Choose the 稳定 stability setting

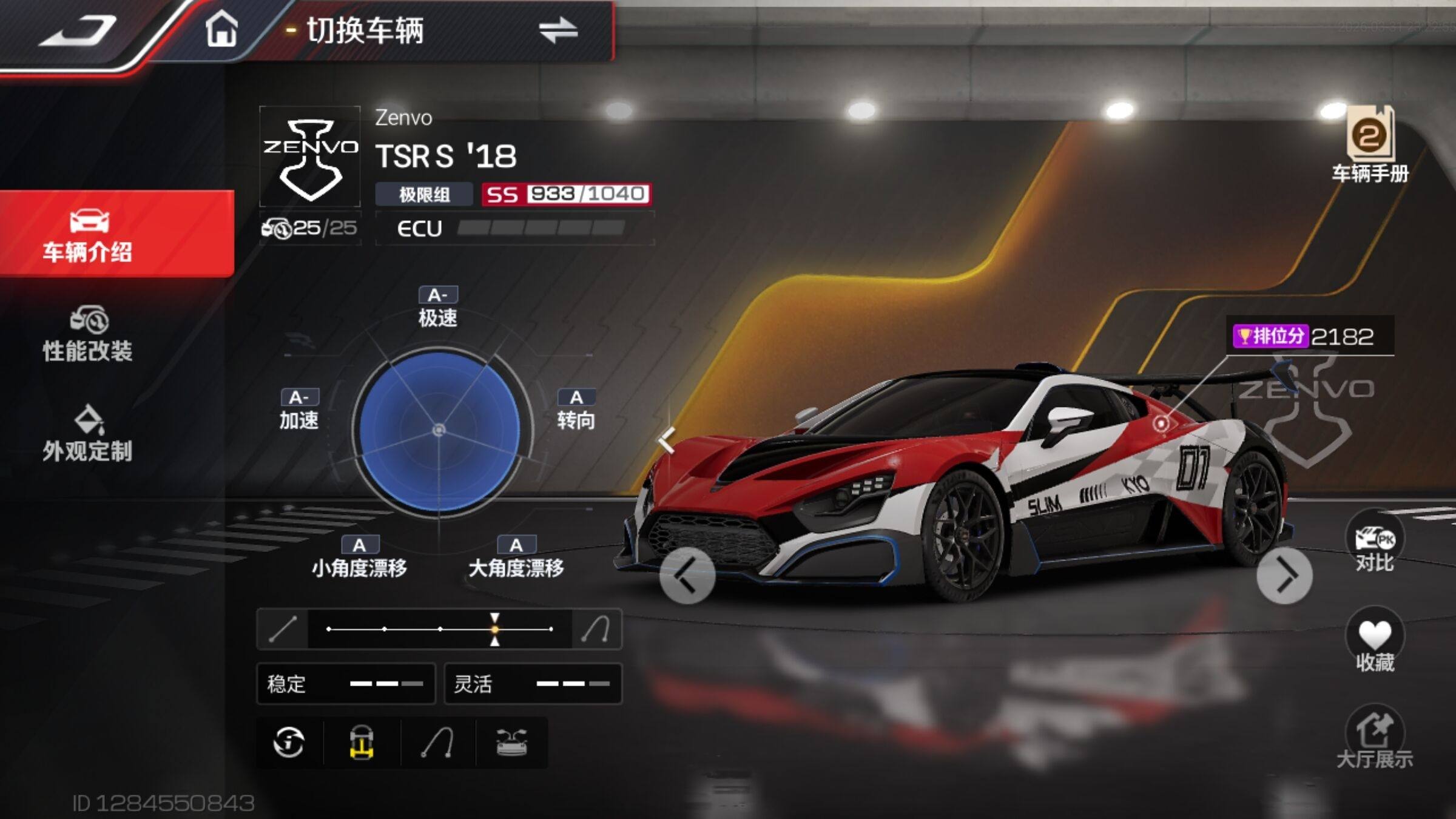point(346,684)
